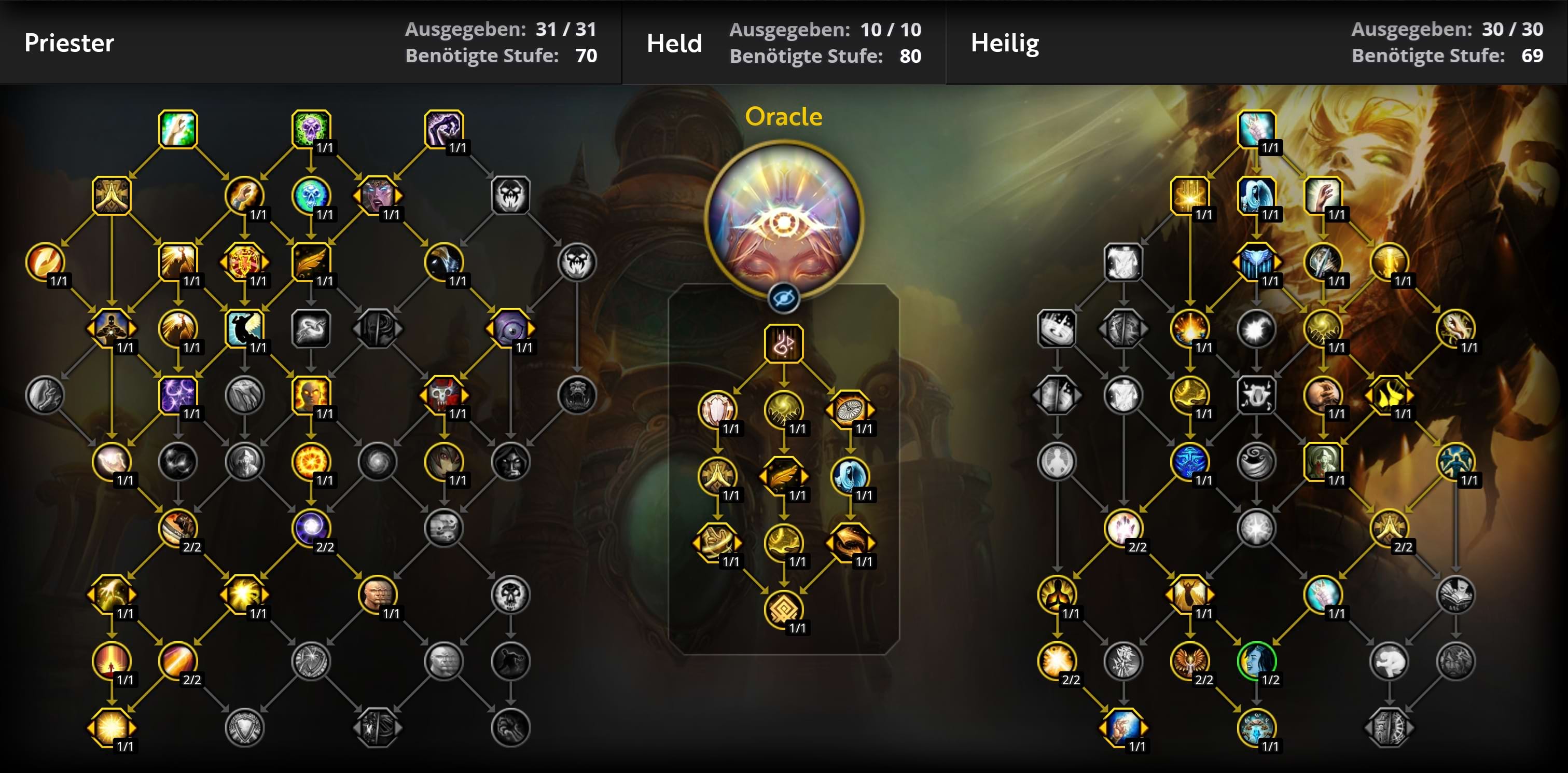This screenshot has height=773, width=1568.
Task: Click the dark hooded figure talent
Action: pos(510,461)
